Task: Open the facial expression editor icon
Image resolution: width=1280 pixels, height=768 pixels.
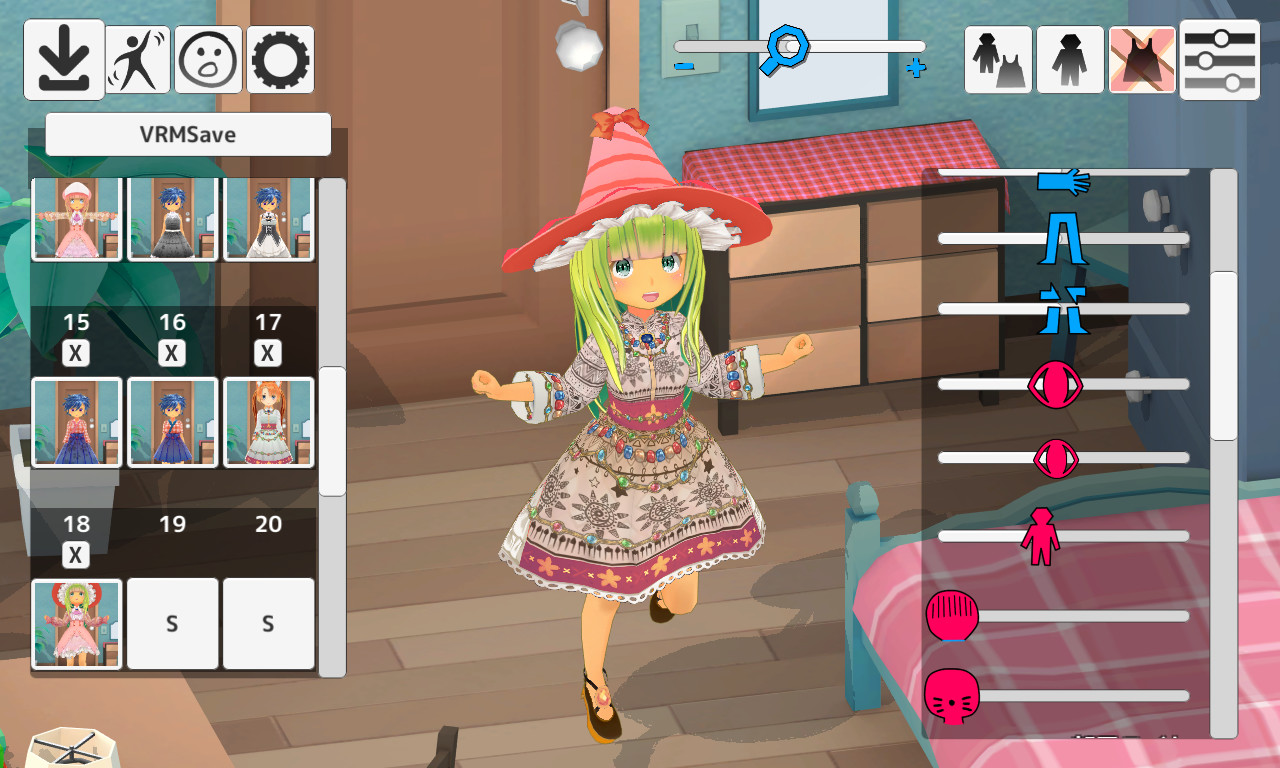Action: click(x=208, y=59)
